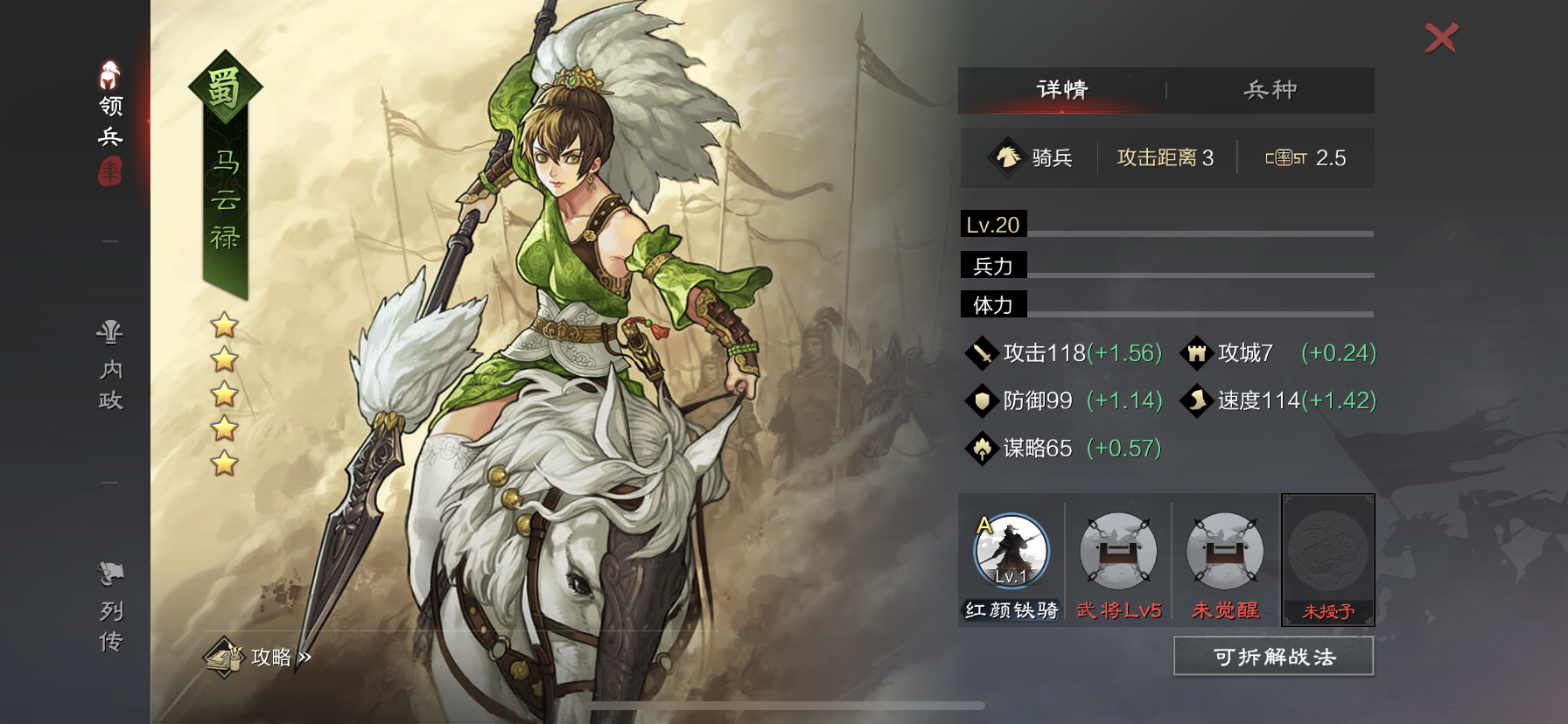Select the locked 未觉醒 skill slot
The height and width of the screenshot is (724, 1568).
coord(1225,552)
